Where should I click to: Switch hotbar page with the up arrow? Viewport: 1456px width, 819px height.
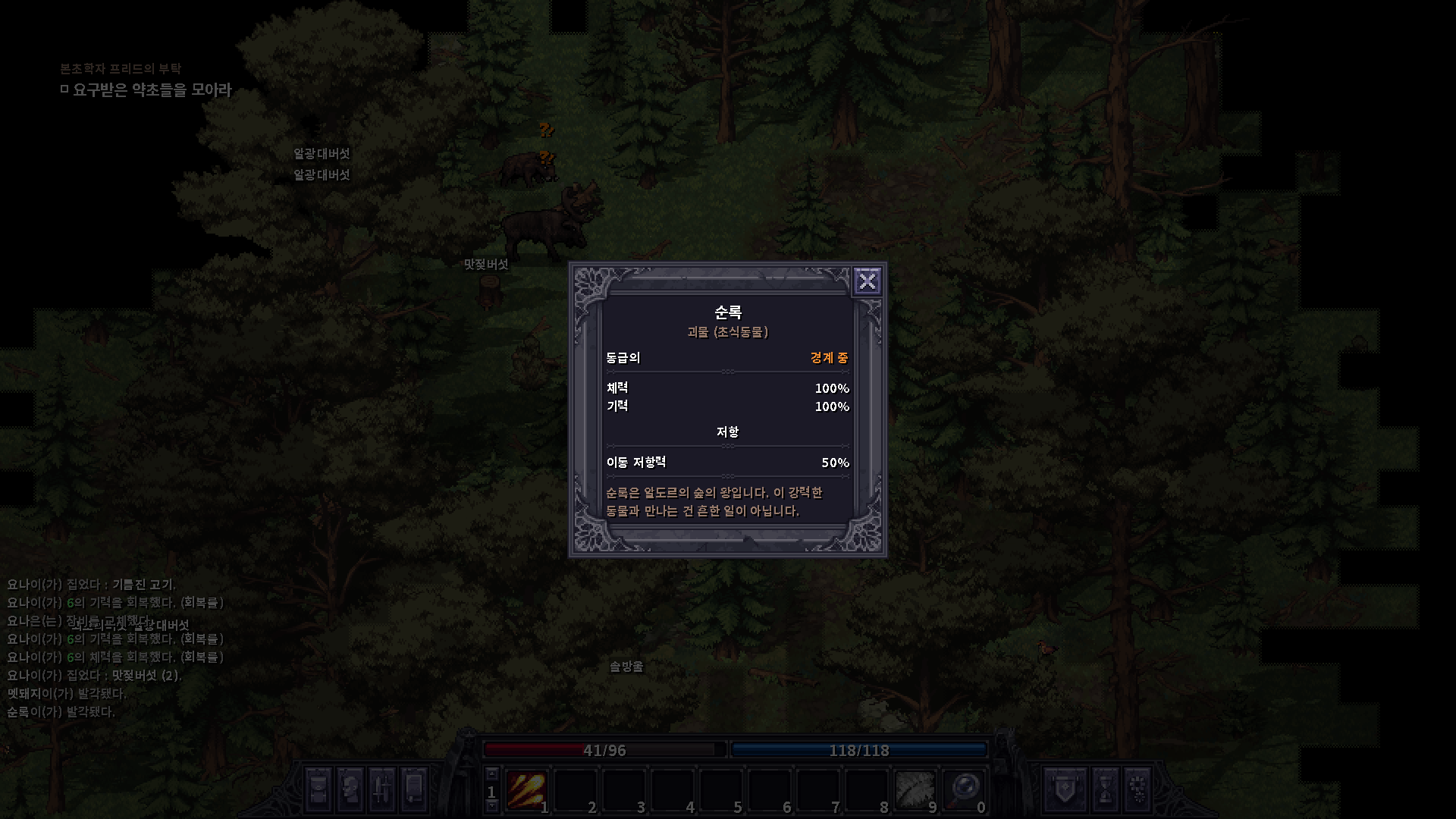click(x=491, y=774)
